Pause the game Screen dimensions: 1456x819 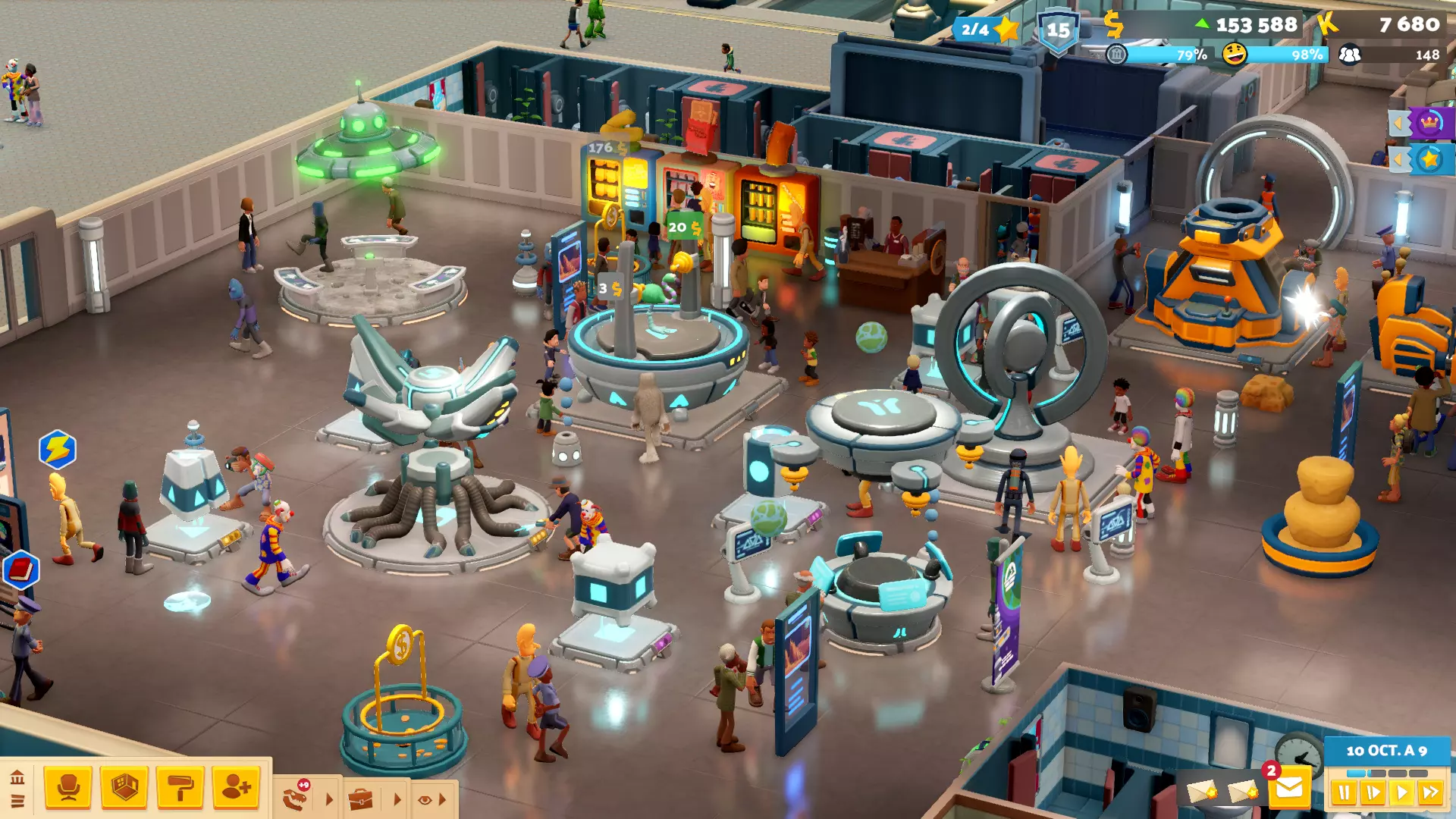pos(1343,793)
